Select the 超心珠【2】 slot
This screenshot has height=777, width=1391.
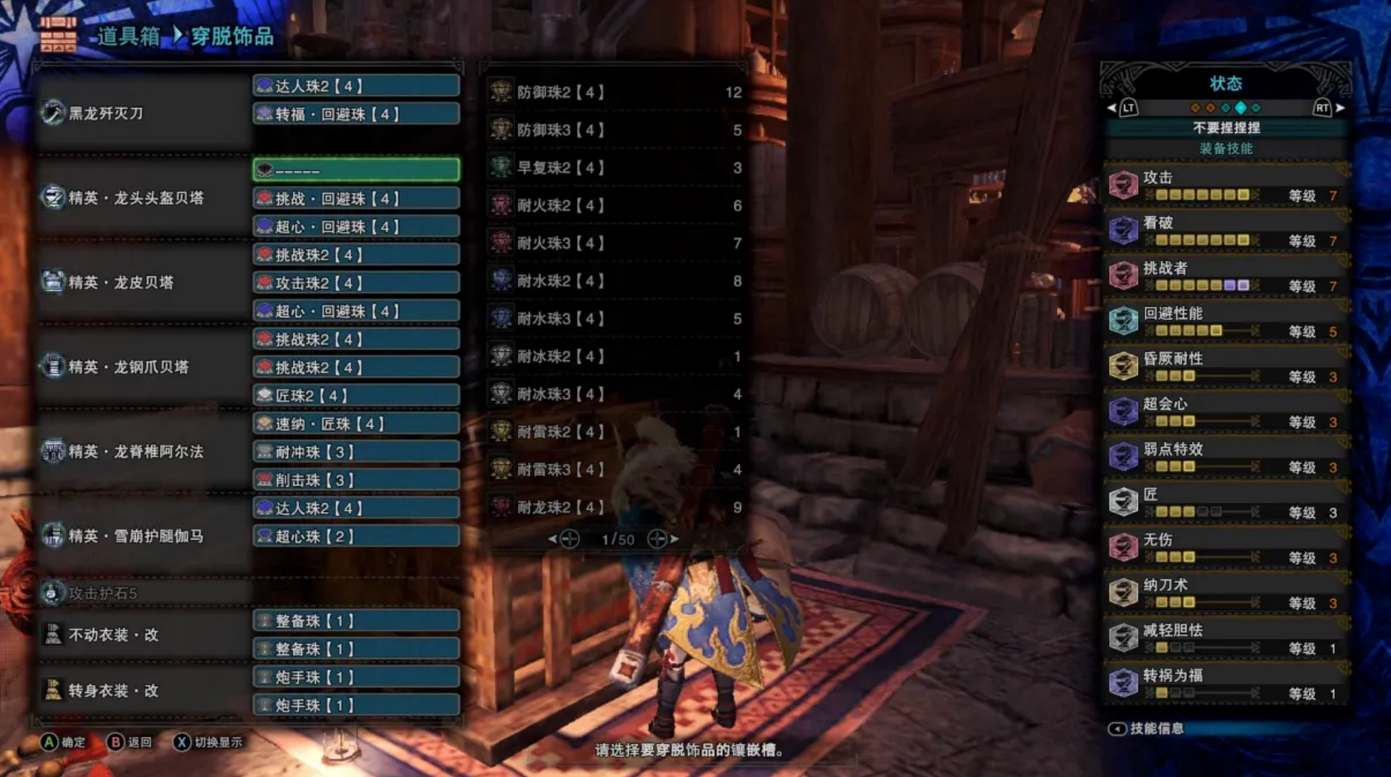[x=356, y=536]
